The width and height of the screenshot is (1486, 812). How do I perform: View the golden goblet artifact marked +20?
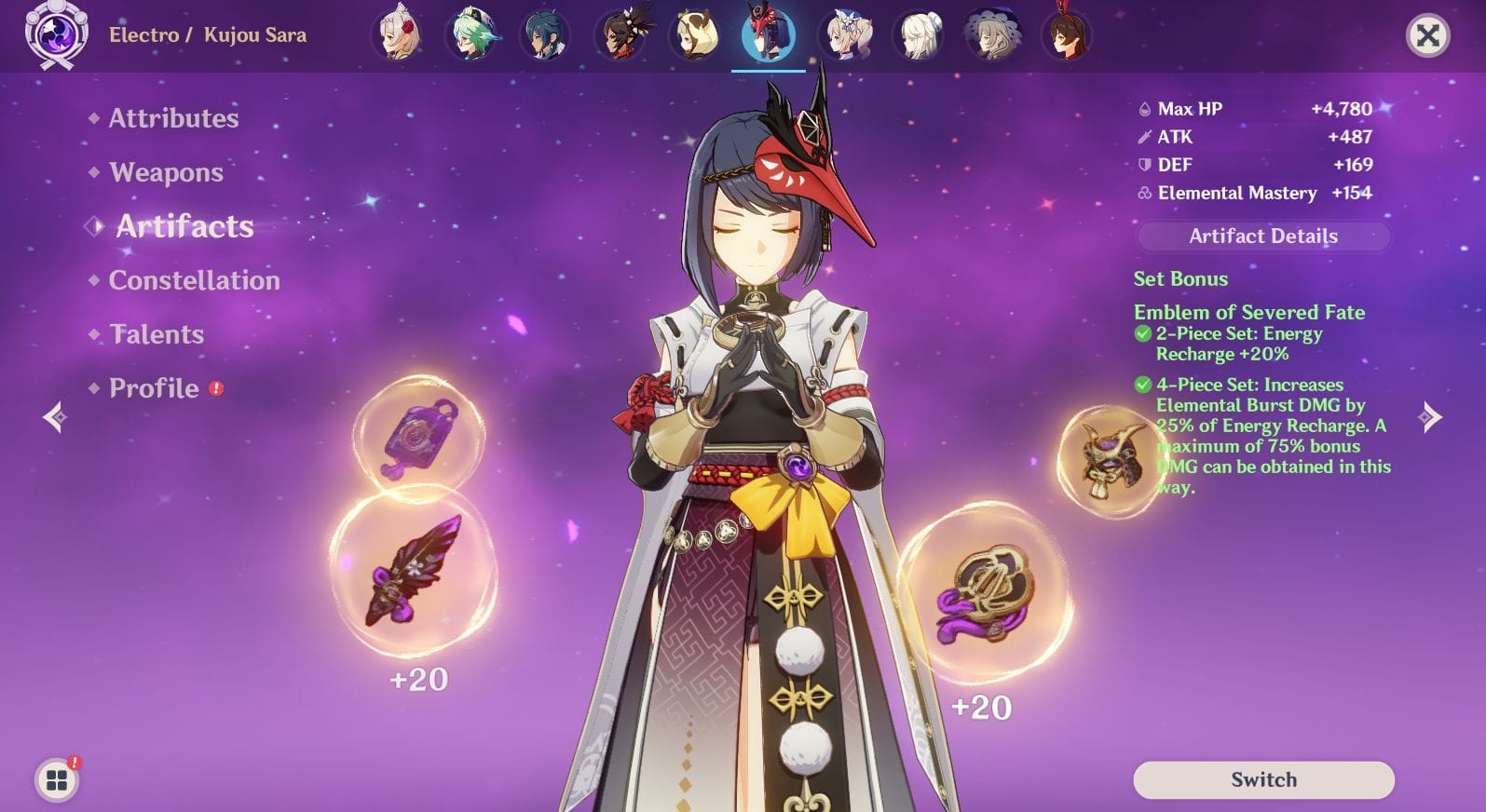coord(988,596)
